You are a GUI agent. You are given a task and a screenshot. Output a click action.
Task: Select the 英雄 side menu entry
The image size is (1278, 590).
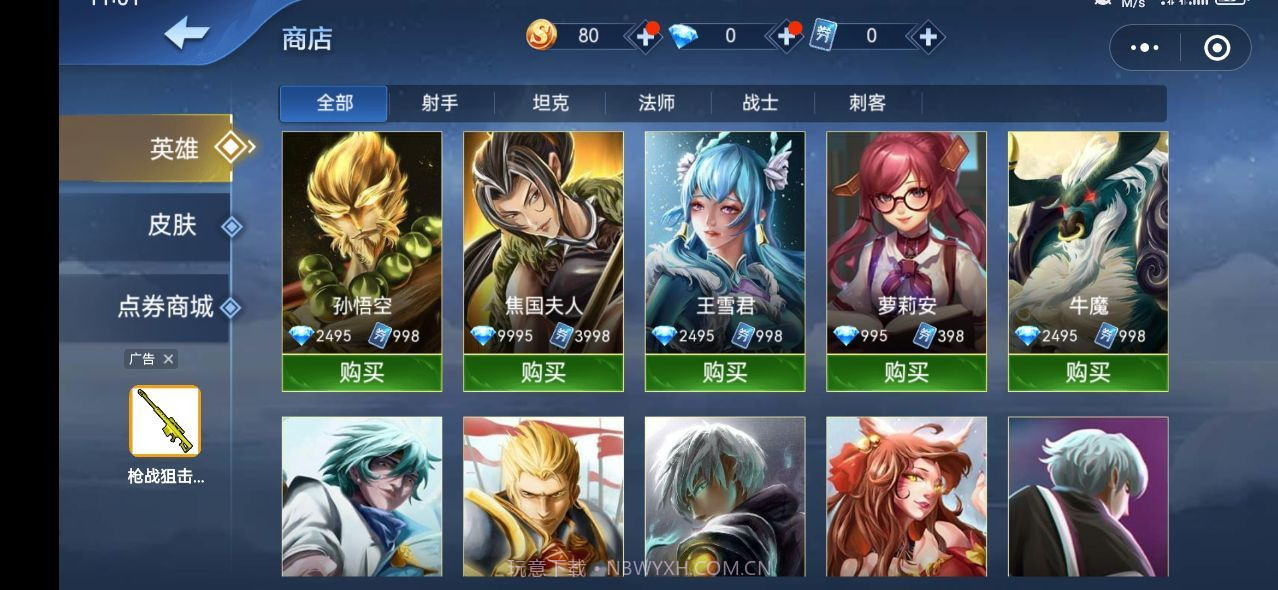[x=174, y=148]
